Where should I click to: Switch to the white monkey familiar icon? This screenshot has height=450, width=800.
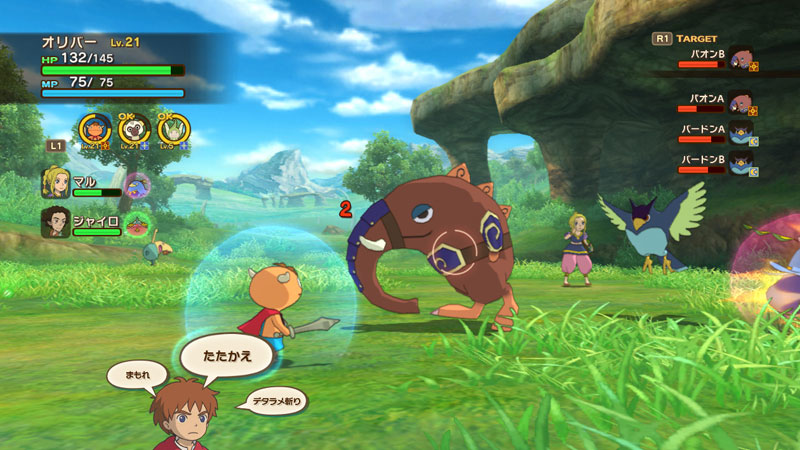click(x=135, y=130)
